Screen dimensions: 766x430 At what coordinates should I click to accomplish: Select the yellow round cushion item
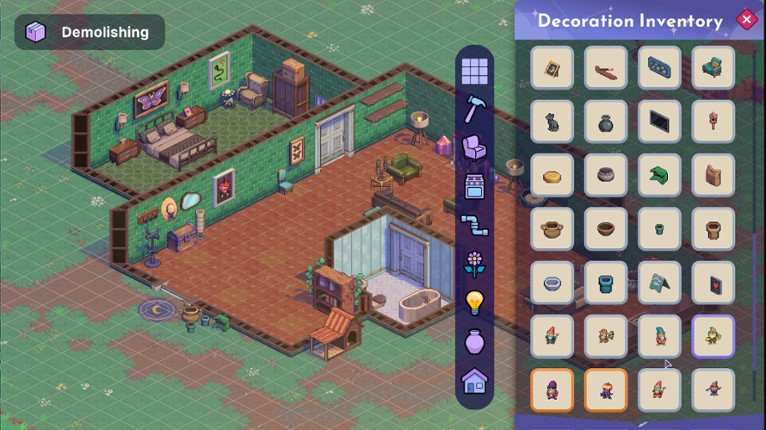552,175
